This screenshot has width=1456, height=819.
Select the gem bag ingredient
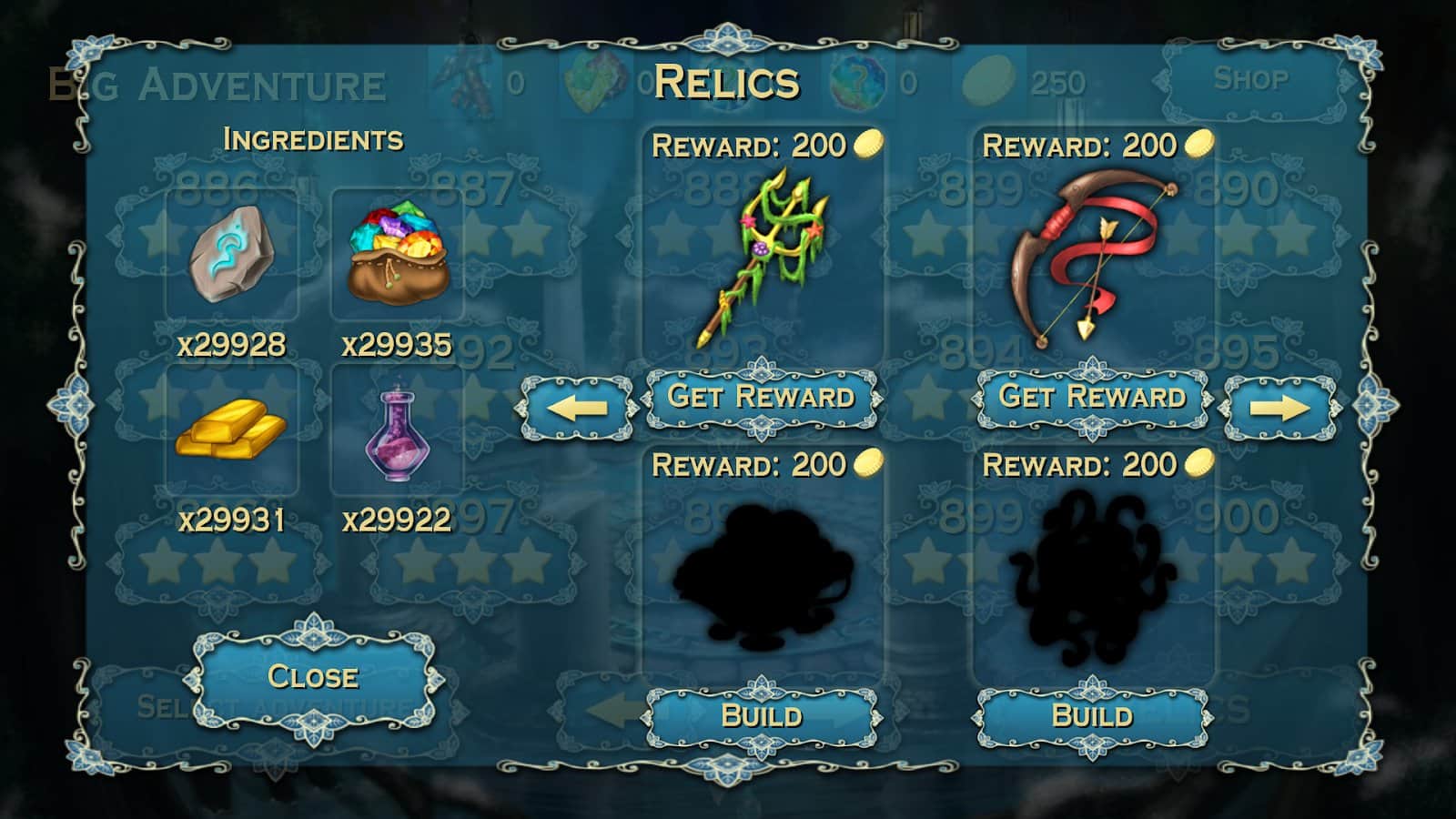tap(398, 255)
